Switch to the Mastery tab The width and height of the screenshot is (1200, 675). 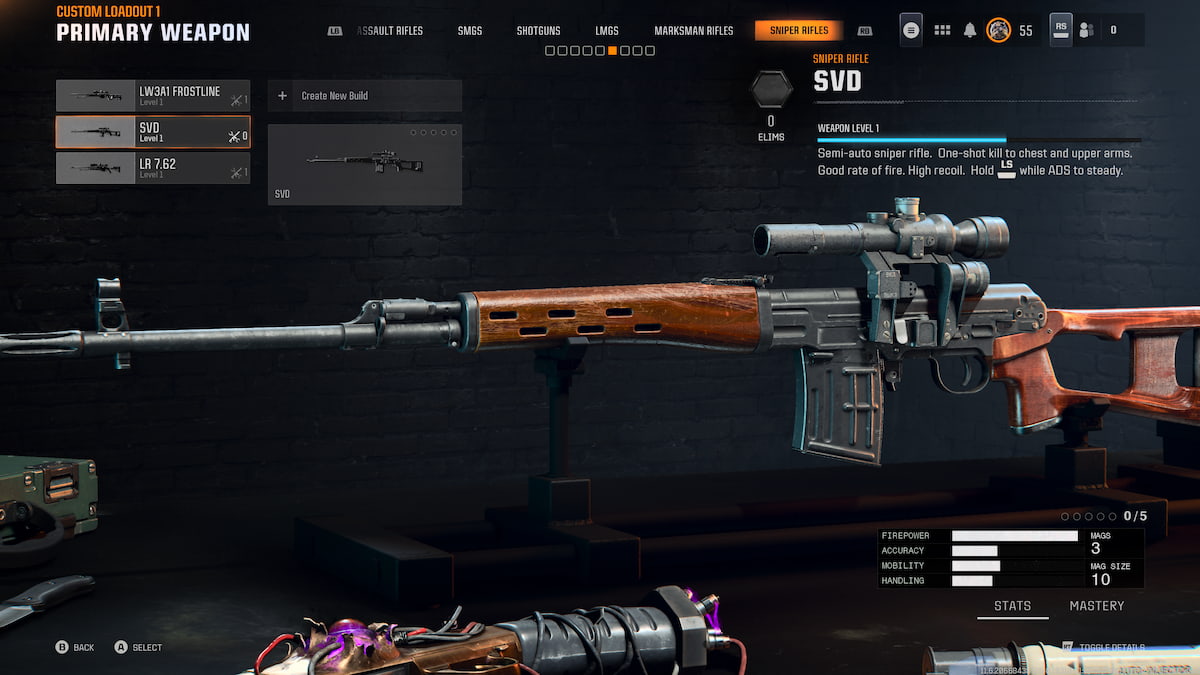click(x=1096, y=606)
